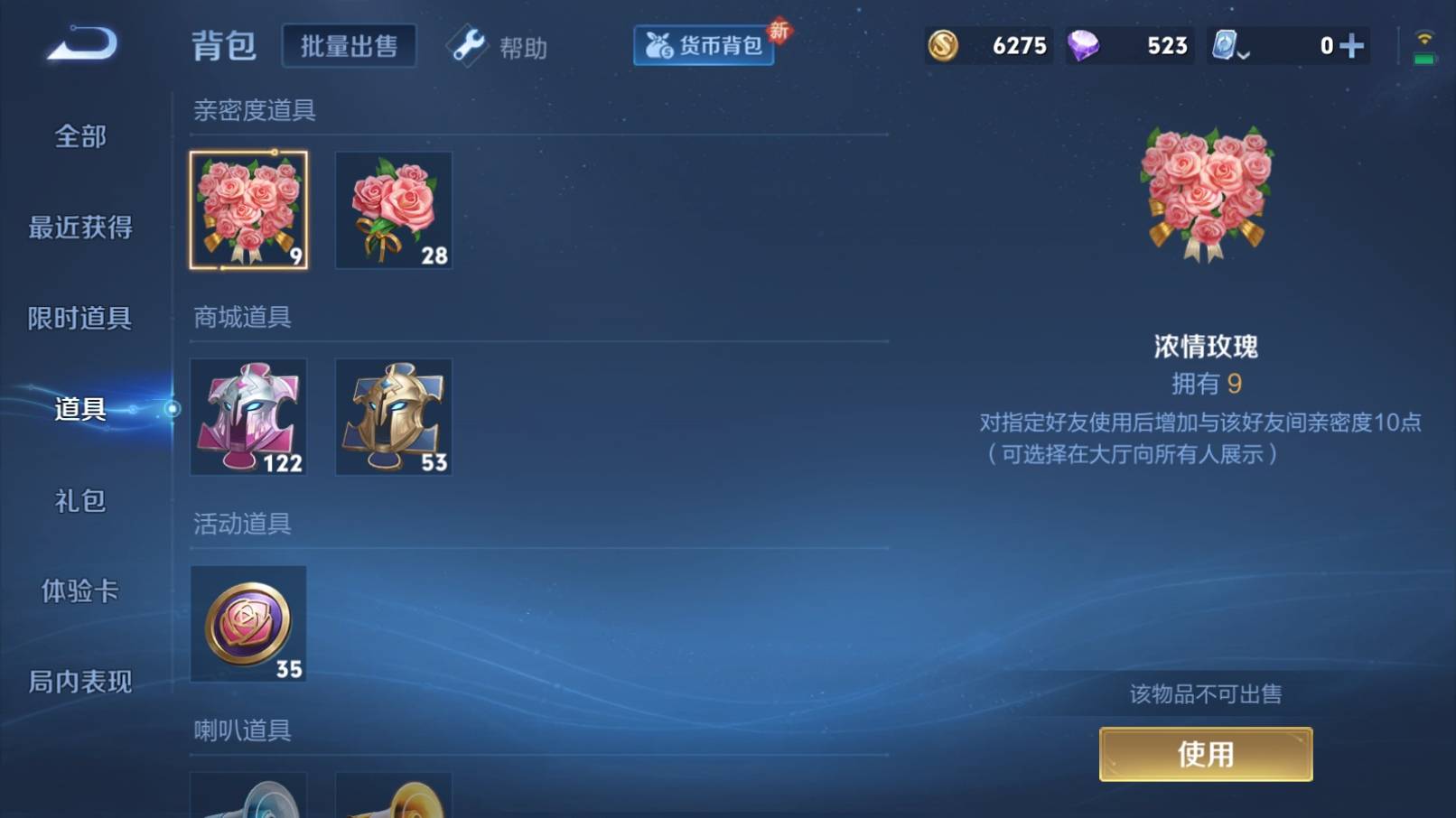Click the plus to add card currency
The image size is (1456, 818).
[x=1351, y=45]
